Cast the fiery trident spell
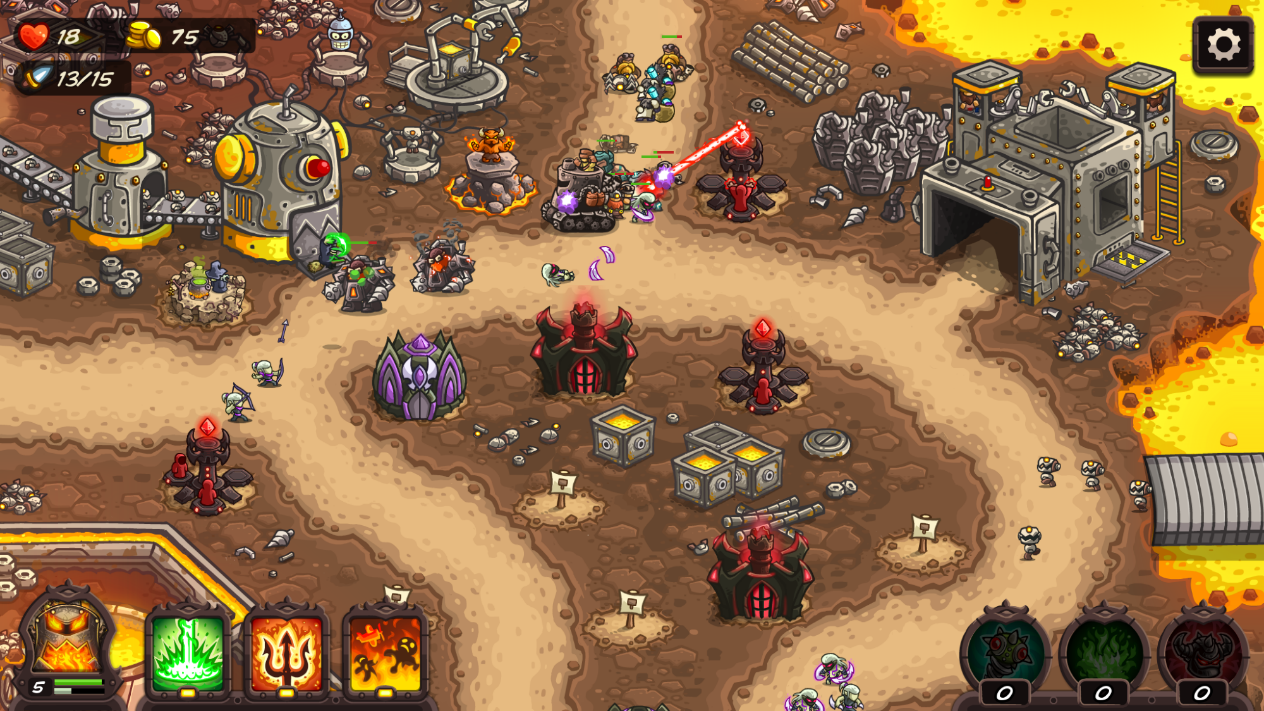The height and width of the screenshot is (711, 1264). (286, 652)
